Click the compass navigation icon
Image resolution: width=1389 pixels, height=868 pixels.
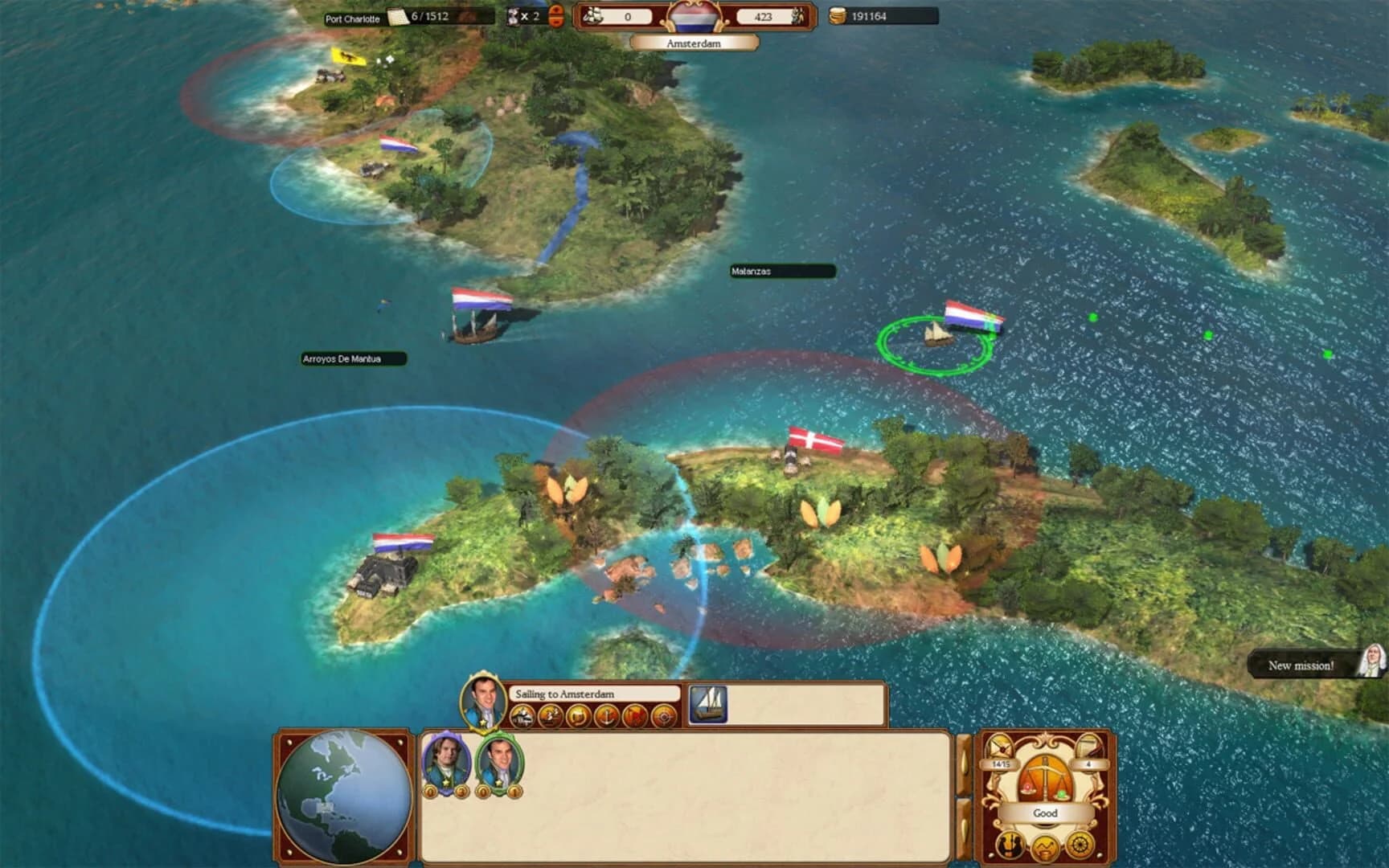tap(664, 716)
